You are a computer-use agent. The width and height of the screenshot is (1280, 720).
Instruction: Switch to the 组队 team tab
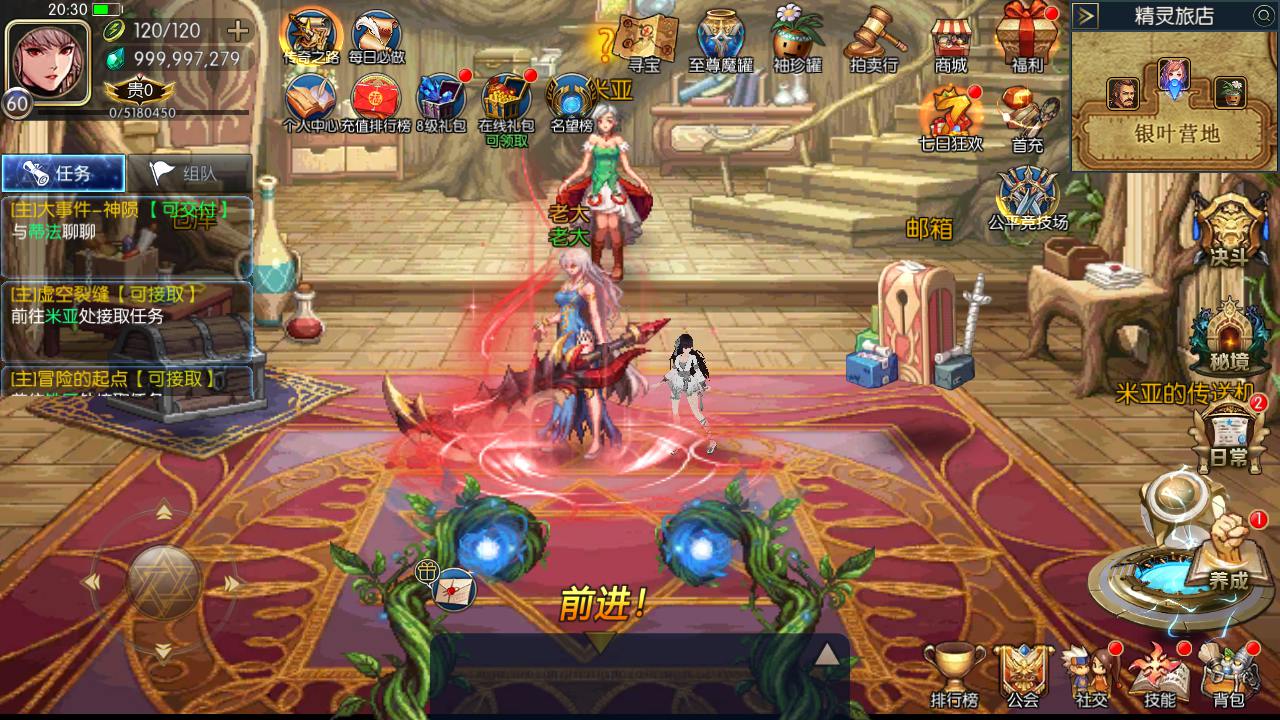coord(186,171)
